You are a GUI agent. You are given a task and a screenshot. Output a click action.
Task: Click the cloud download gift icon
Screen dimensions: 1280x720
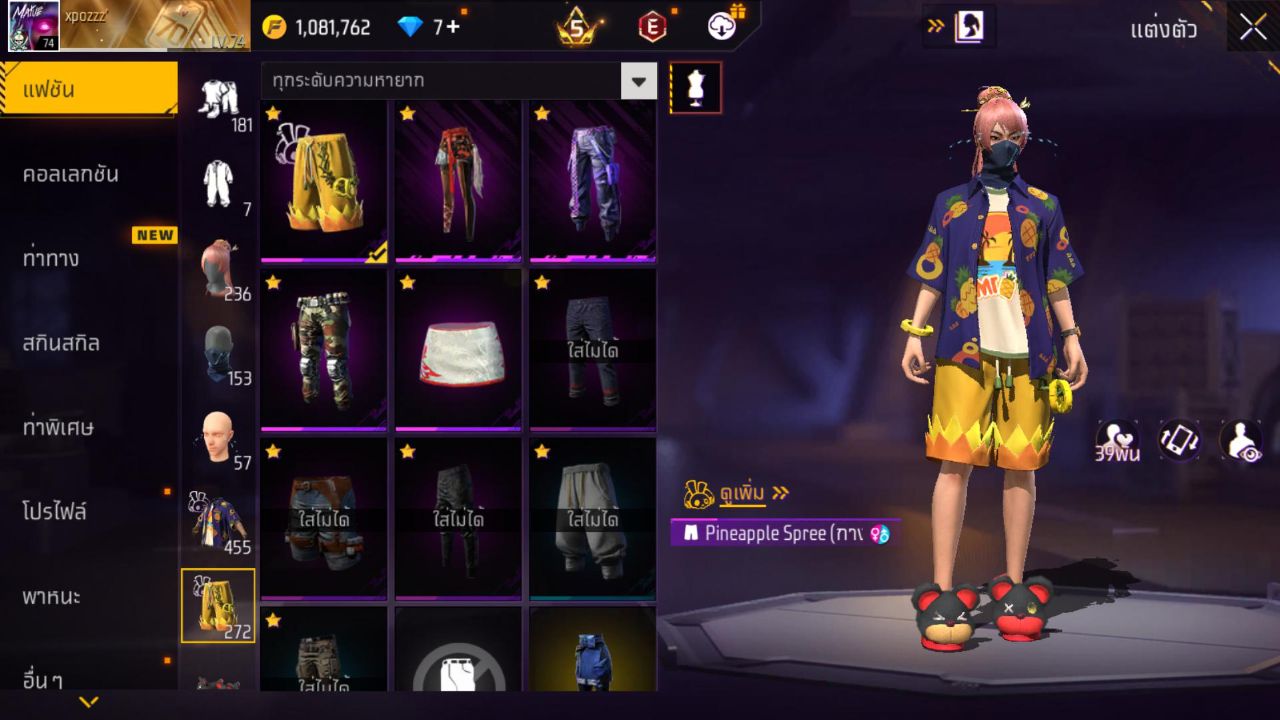point(722,27)
